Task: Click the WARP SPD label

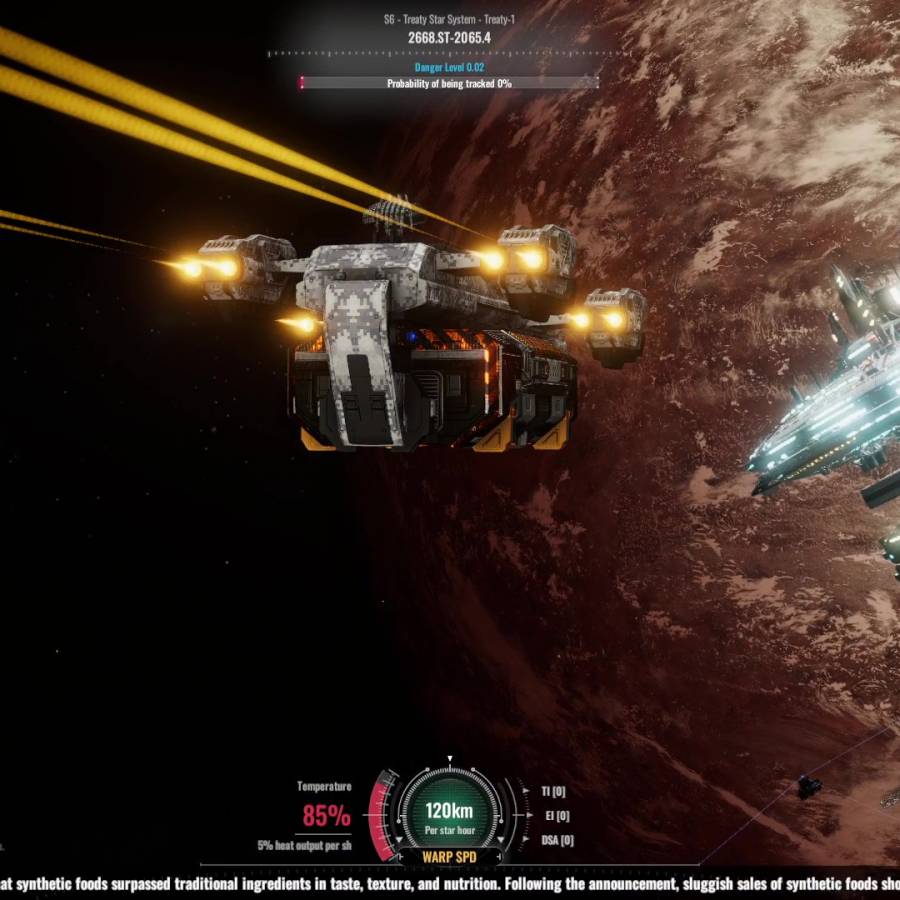Action: (449, 857)
